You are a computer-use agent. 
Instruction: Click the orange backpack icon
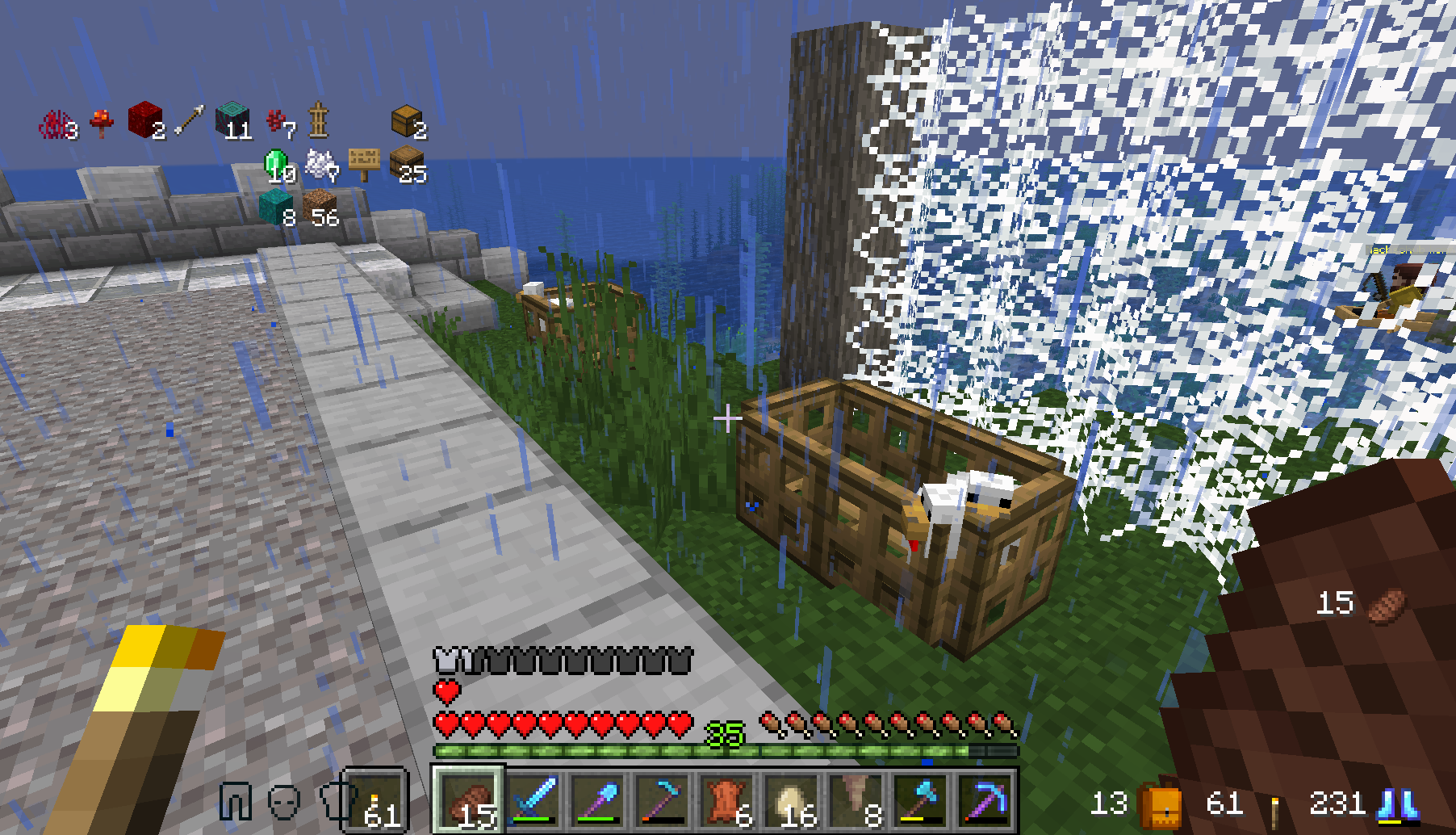pyautogui.click(x=1159, y=804)
